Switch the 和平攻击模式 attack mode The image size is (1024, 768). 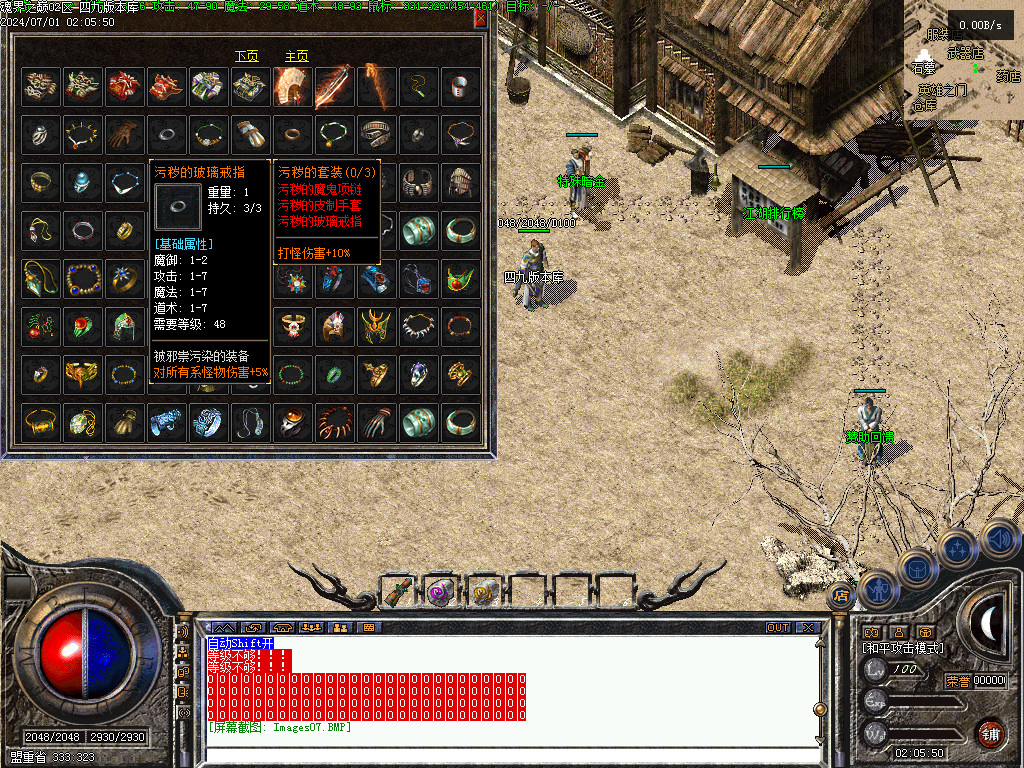point(903,648)
